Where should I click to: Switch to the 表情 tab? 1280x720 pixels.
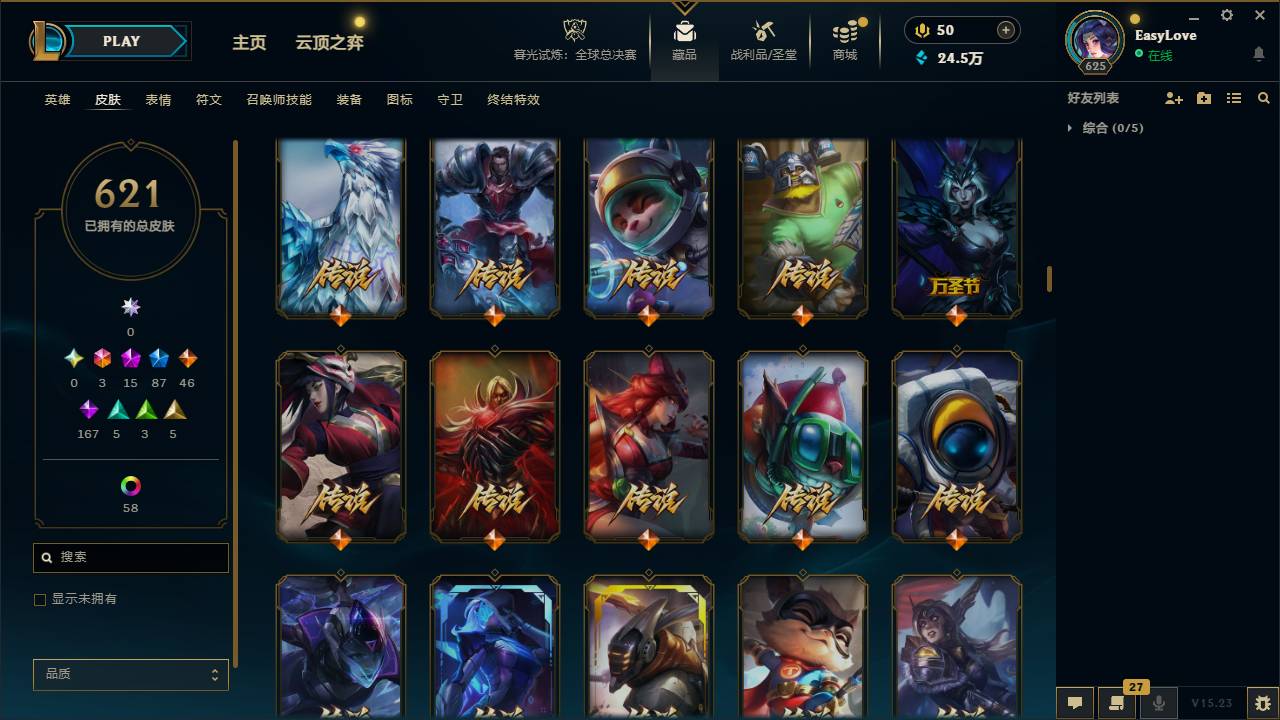[x=159, y=100]
